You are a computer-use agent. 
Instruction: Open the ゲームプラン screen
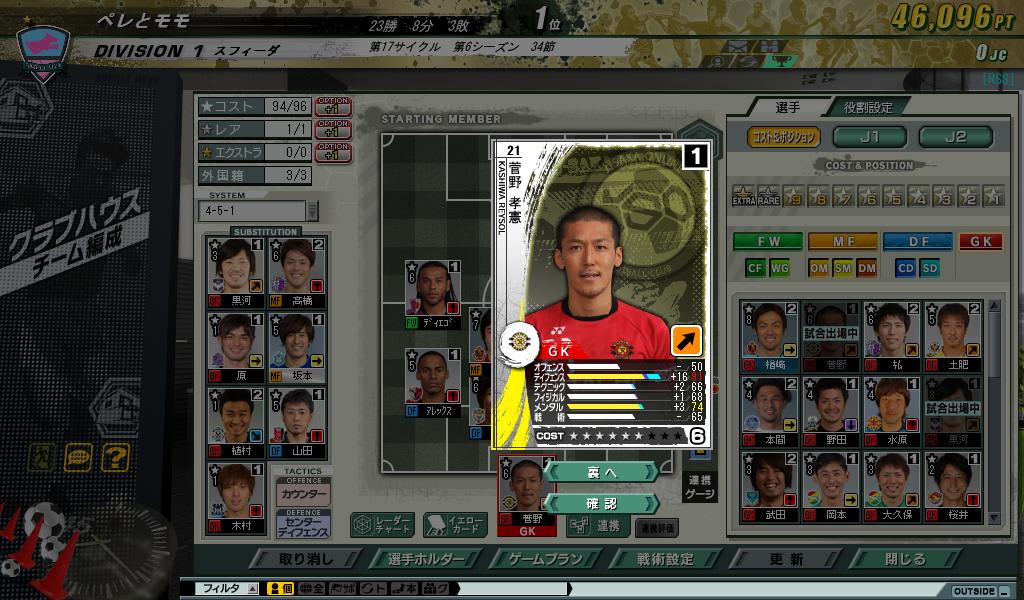(545, 559)
